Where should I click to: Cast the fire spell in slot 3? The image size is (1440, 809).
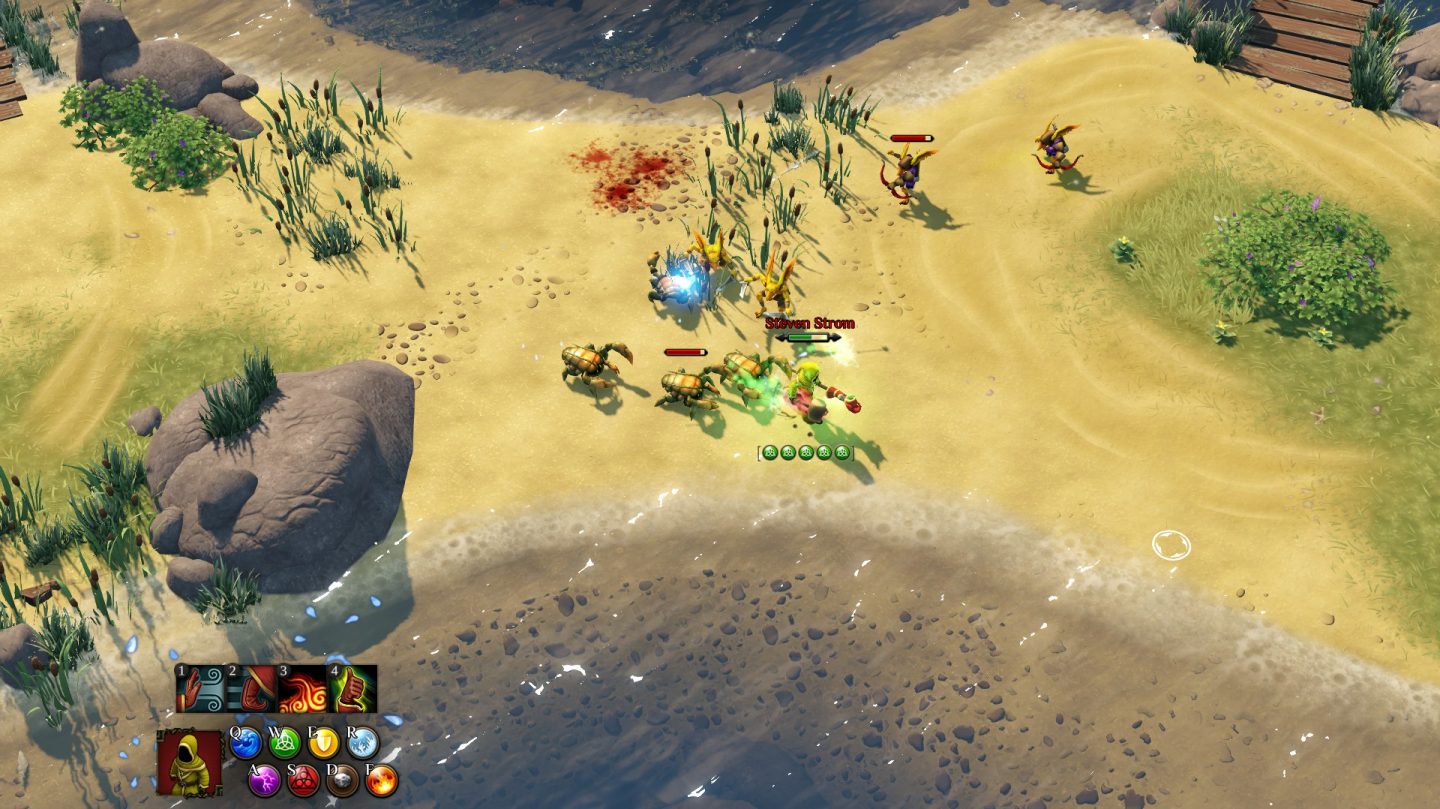pyautogui.click(x=302, y=689)
